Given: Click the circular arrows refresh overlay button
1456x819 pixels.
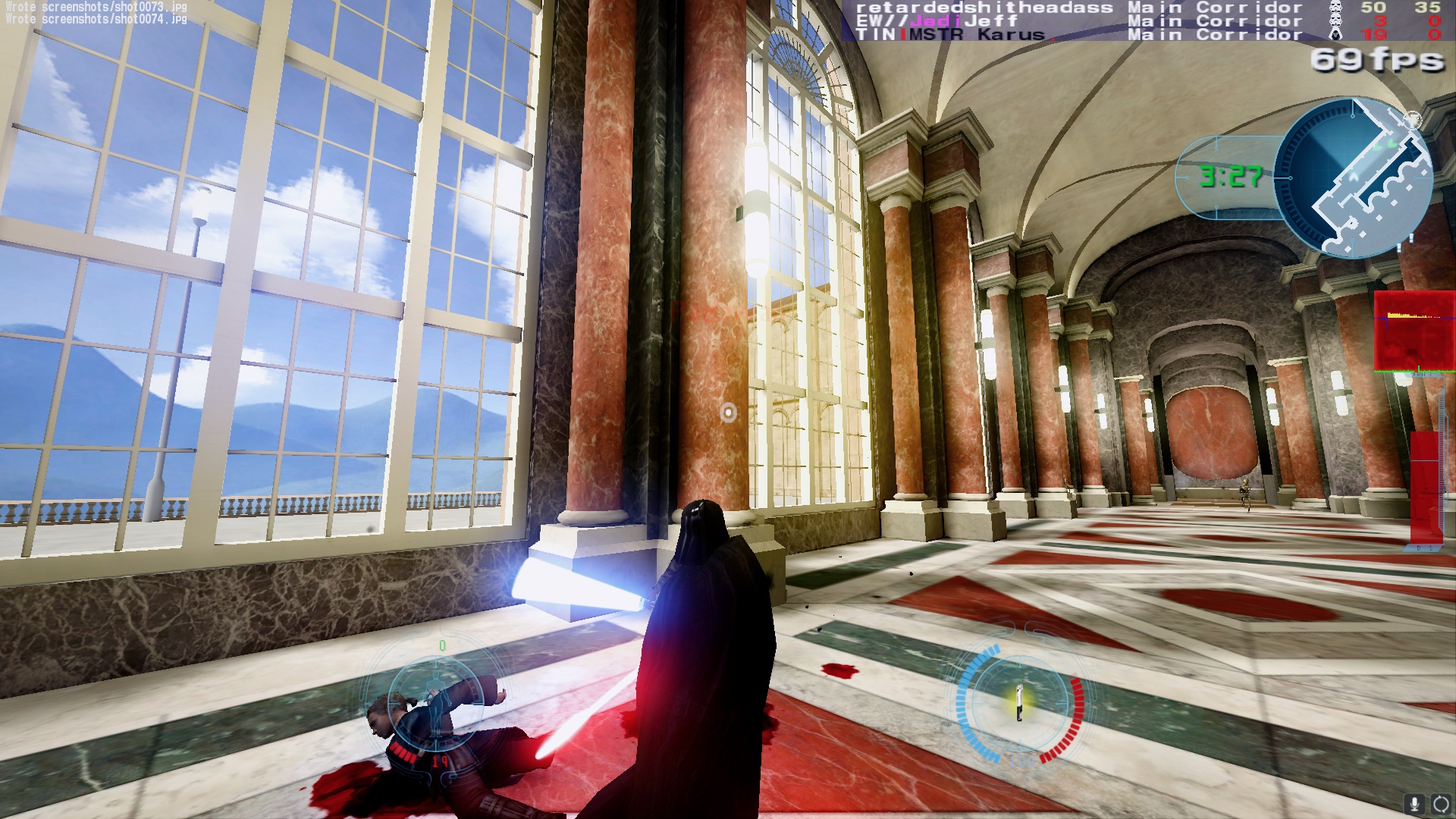Looking at the screenshot, I should coord(1439,804).
